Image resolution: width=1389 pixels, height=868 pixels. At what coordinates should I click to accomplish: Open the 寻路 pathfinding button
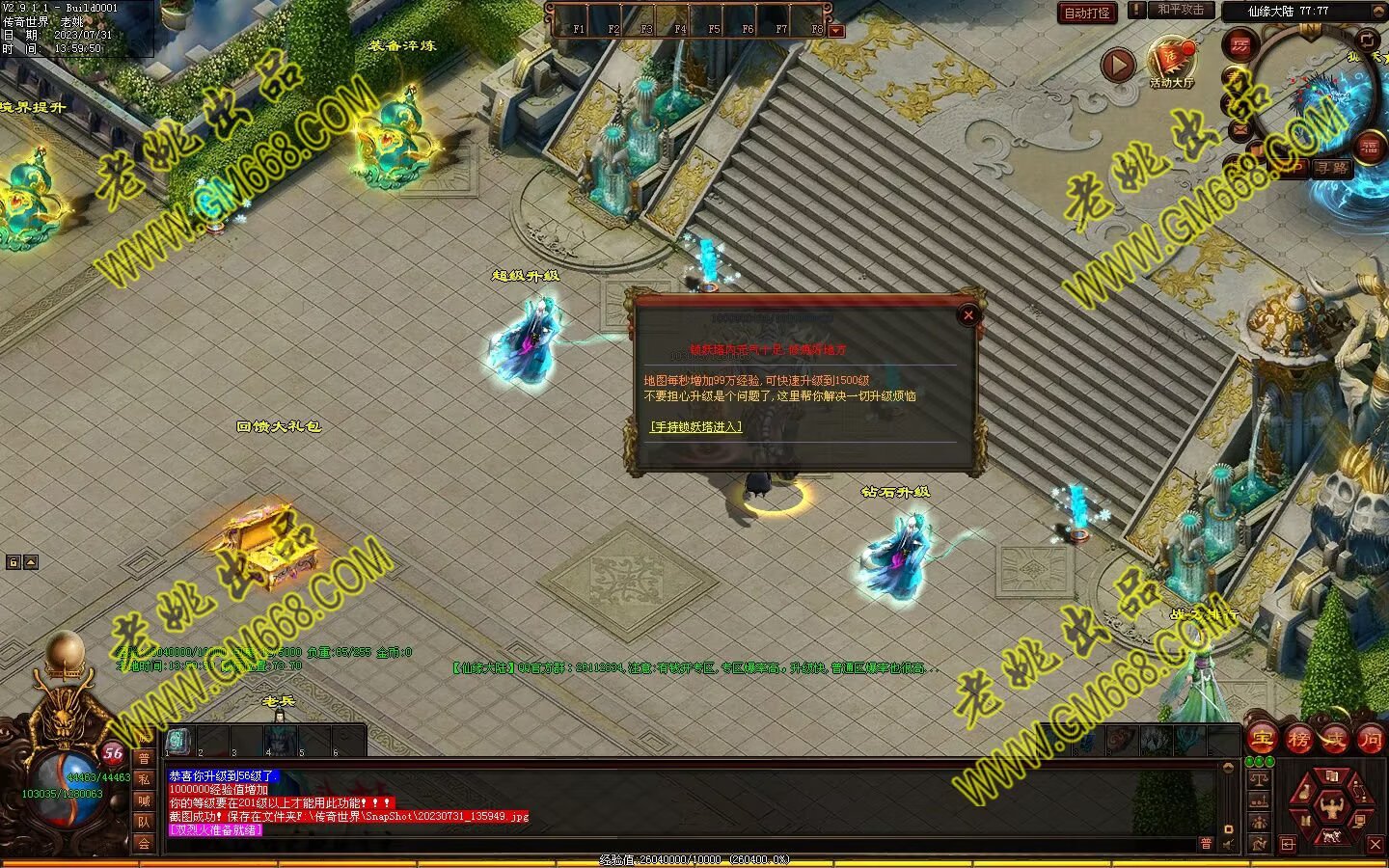tap(1332, 168)
